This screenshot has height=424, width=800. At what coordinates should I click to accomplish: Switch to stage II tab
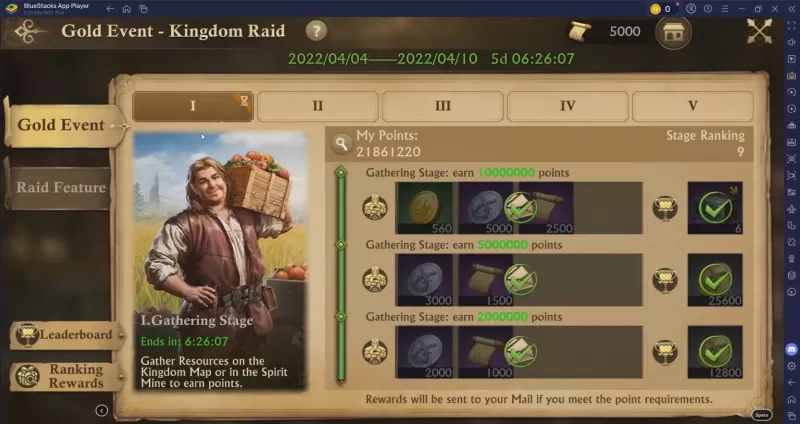[x=318, y=106]
